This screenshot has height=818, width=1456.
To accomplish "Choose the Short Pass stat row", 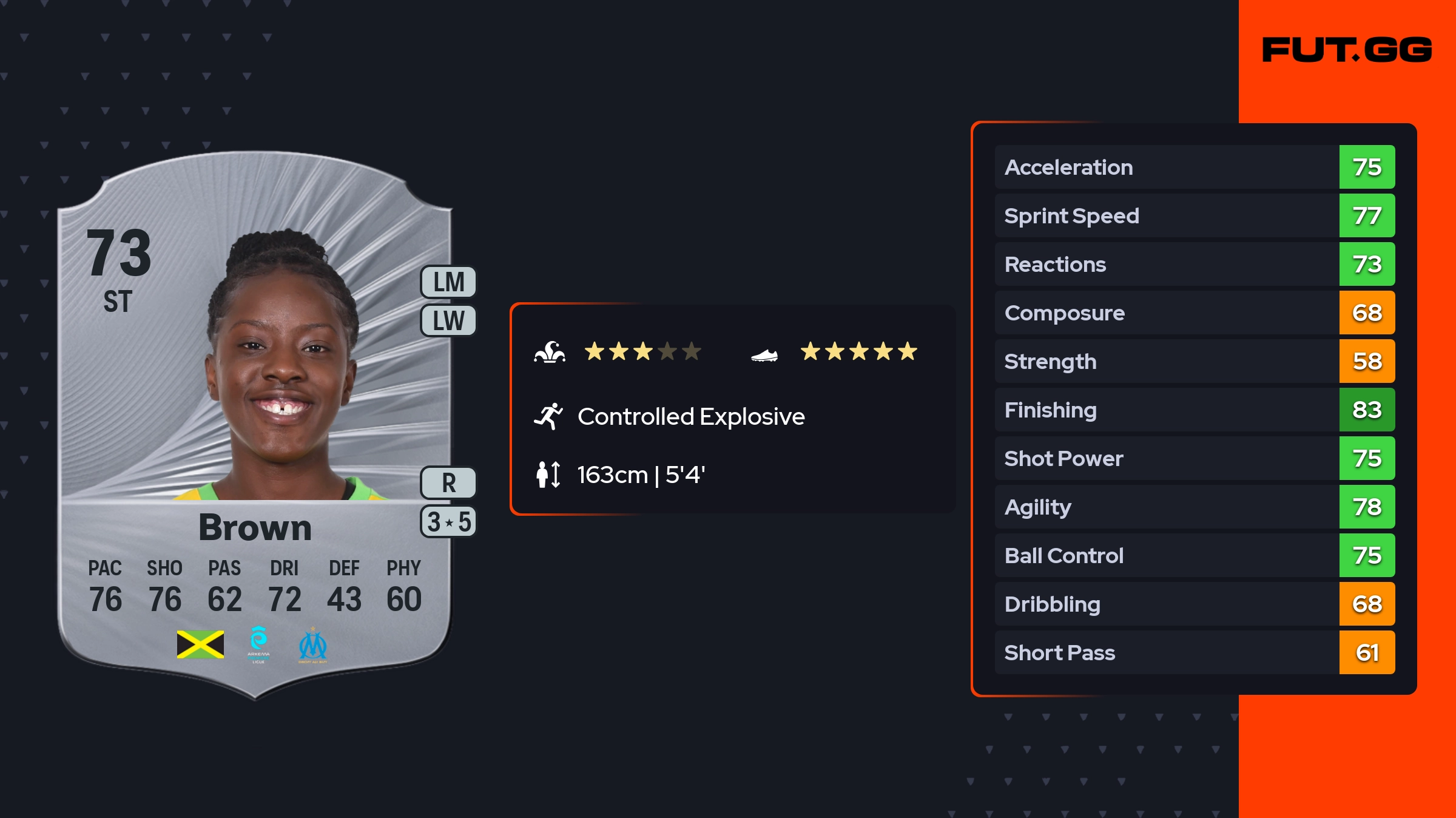I will pos(1194,653).
